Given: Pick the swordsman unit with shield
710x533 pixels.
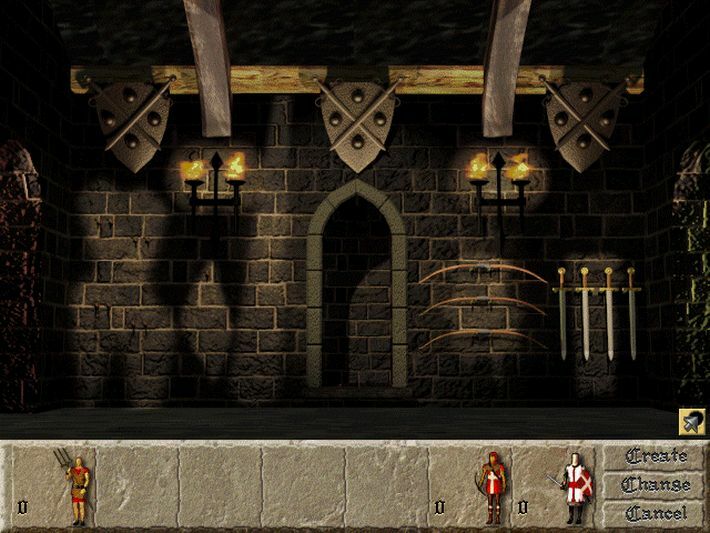Looking at the screenshot, I should point(572,487).
